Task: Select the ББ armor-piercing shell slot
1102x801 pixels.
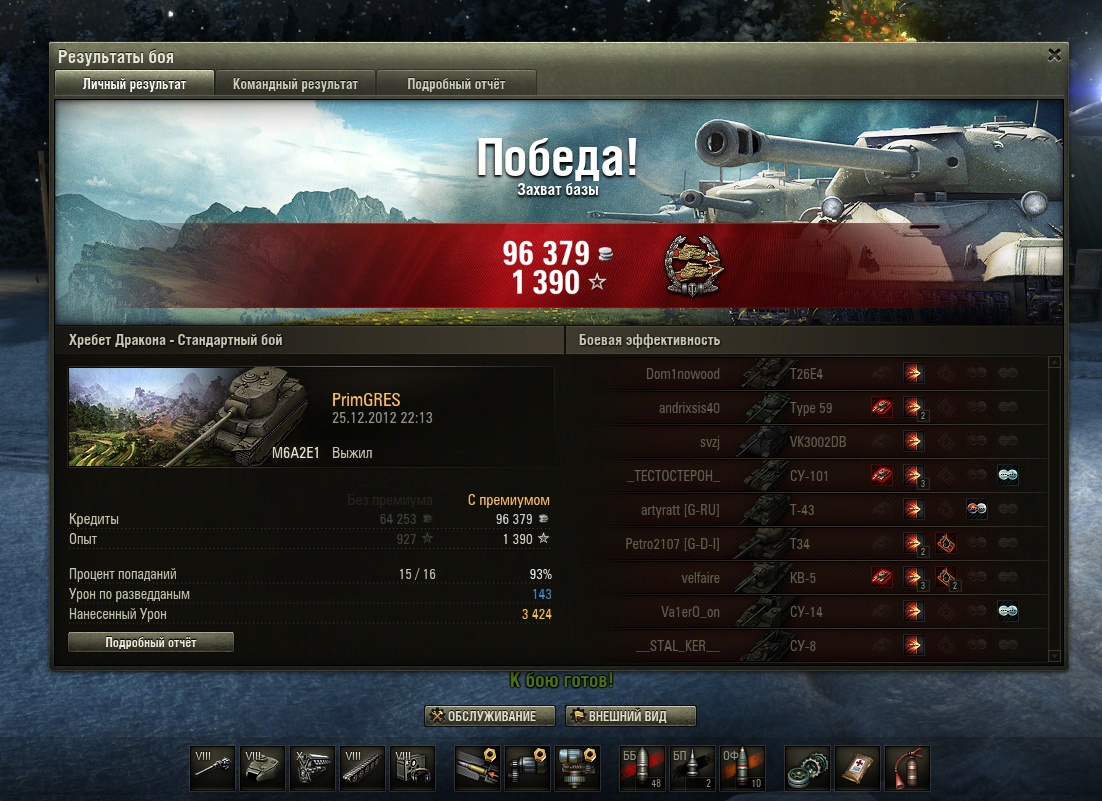Action: point(641,768)
